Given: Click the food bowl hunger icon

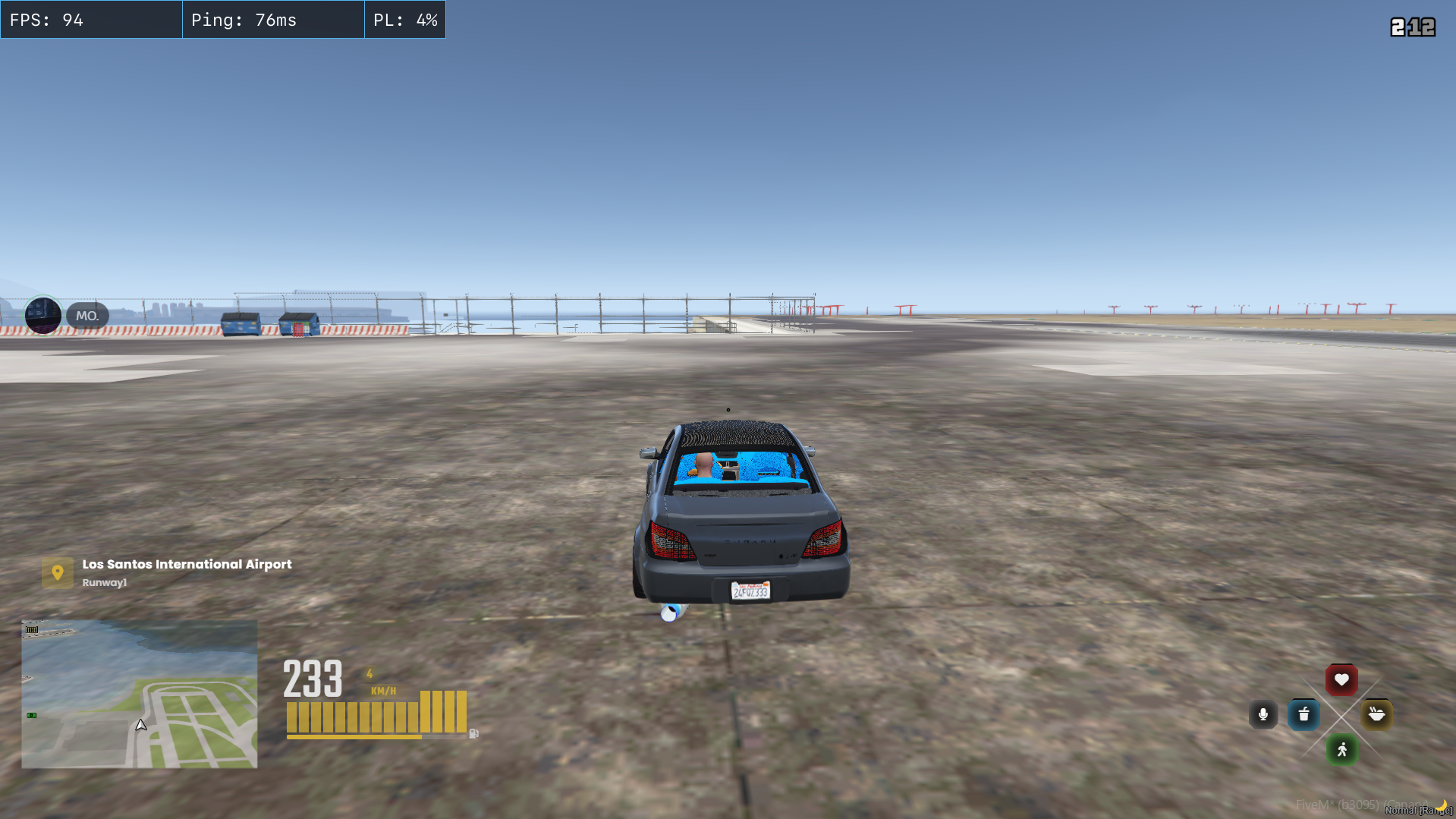Looking at the screenshot, I should tap(1376, 714).
